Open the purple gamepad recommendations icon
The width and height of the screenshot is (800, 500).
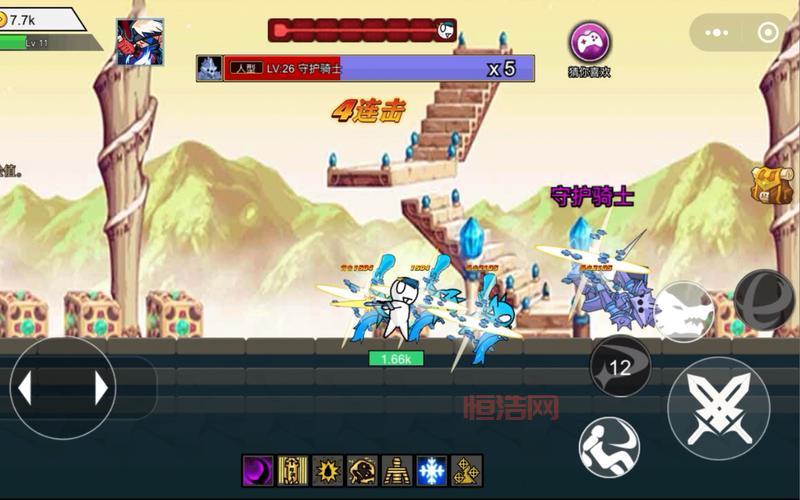tap(590, 42)
